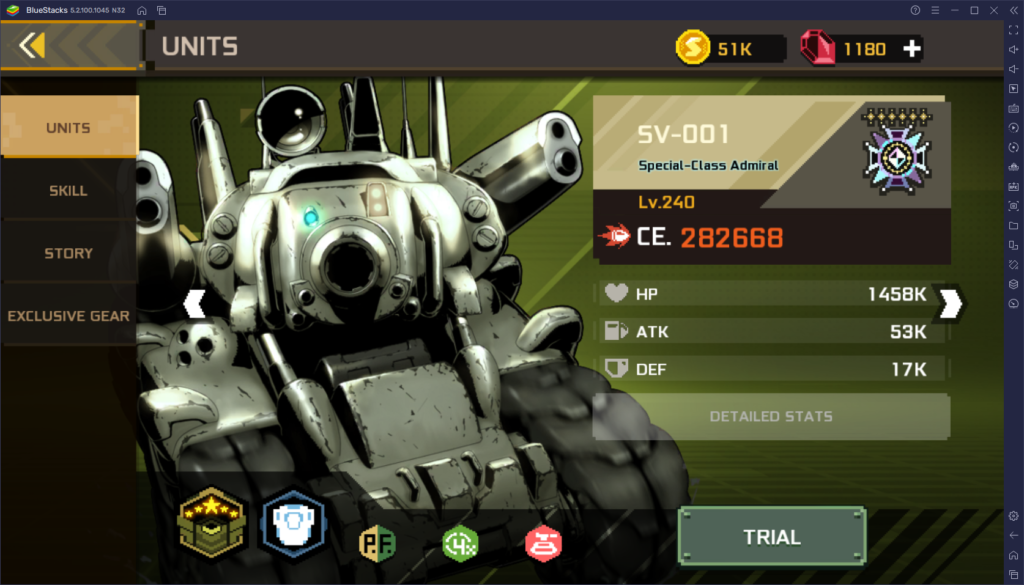The image size is (1024, 585).
Task: Open the Skill tab
Action: 68,190
